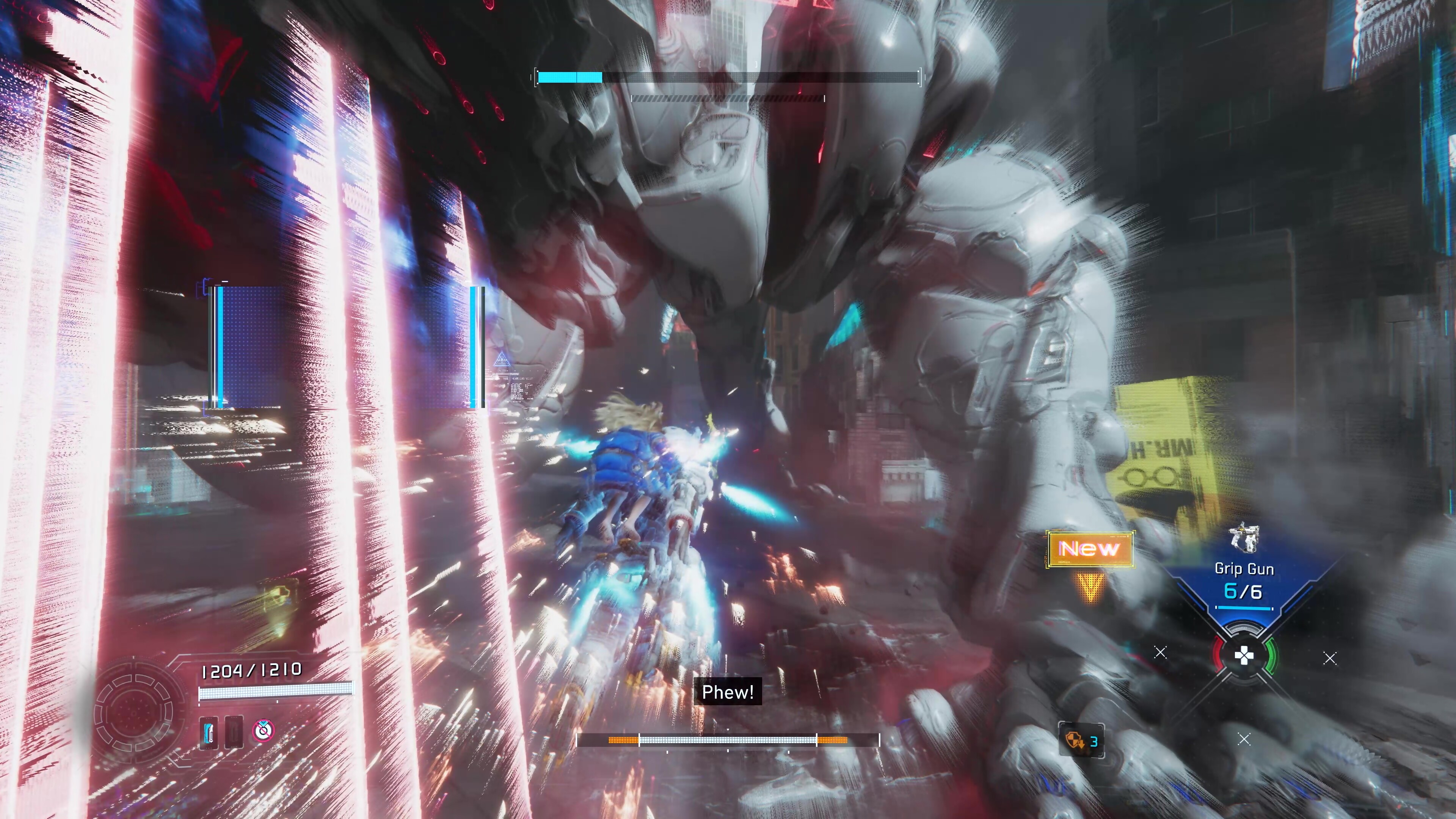Screen dimensions: 1456x819
Task: Click the center of the weapon selection wheel
Action: tap(1244, 656)
